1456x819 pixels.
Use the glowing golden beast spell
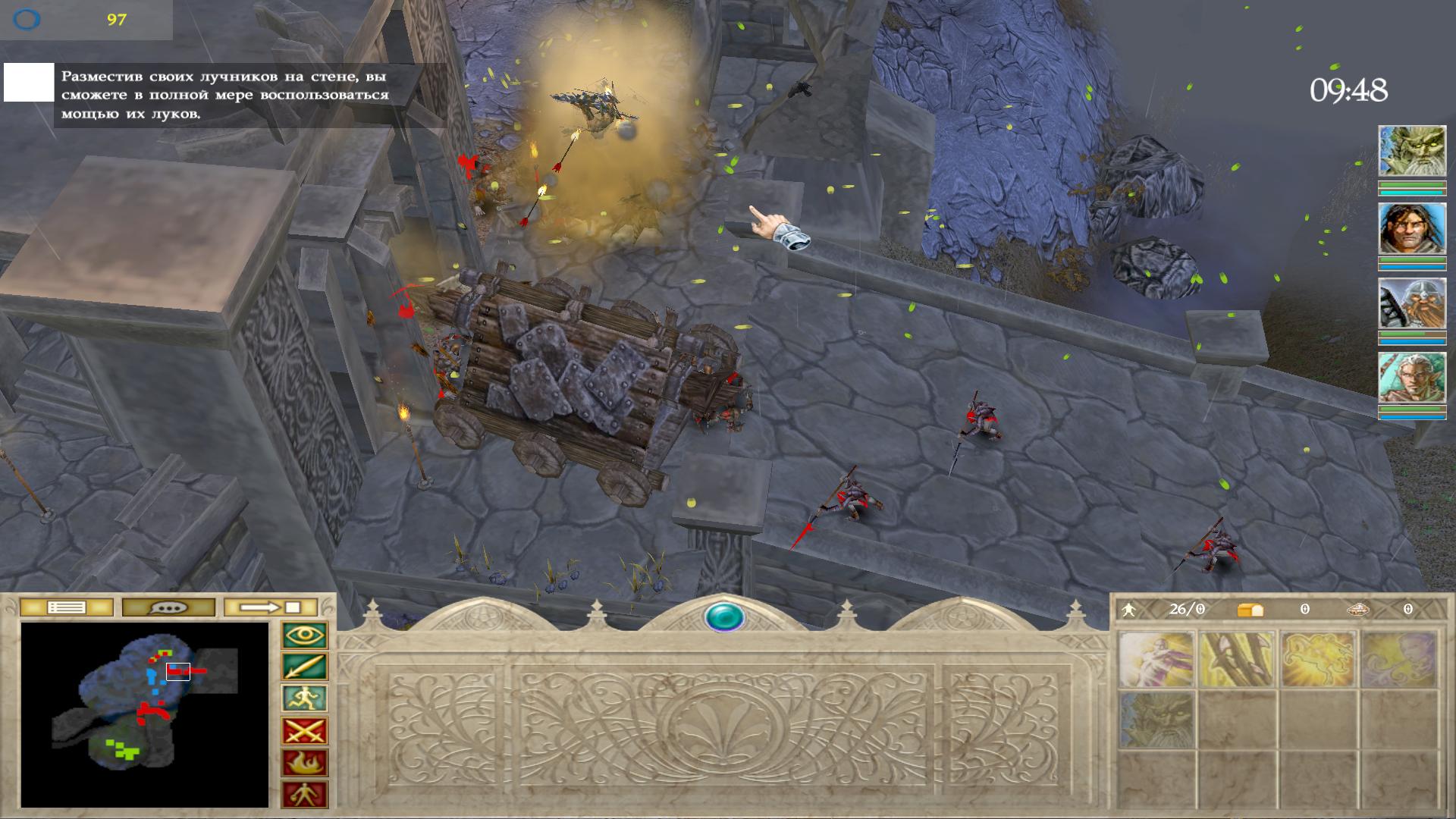coord(1317,659)
